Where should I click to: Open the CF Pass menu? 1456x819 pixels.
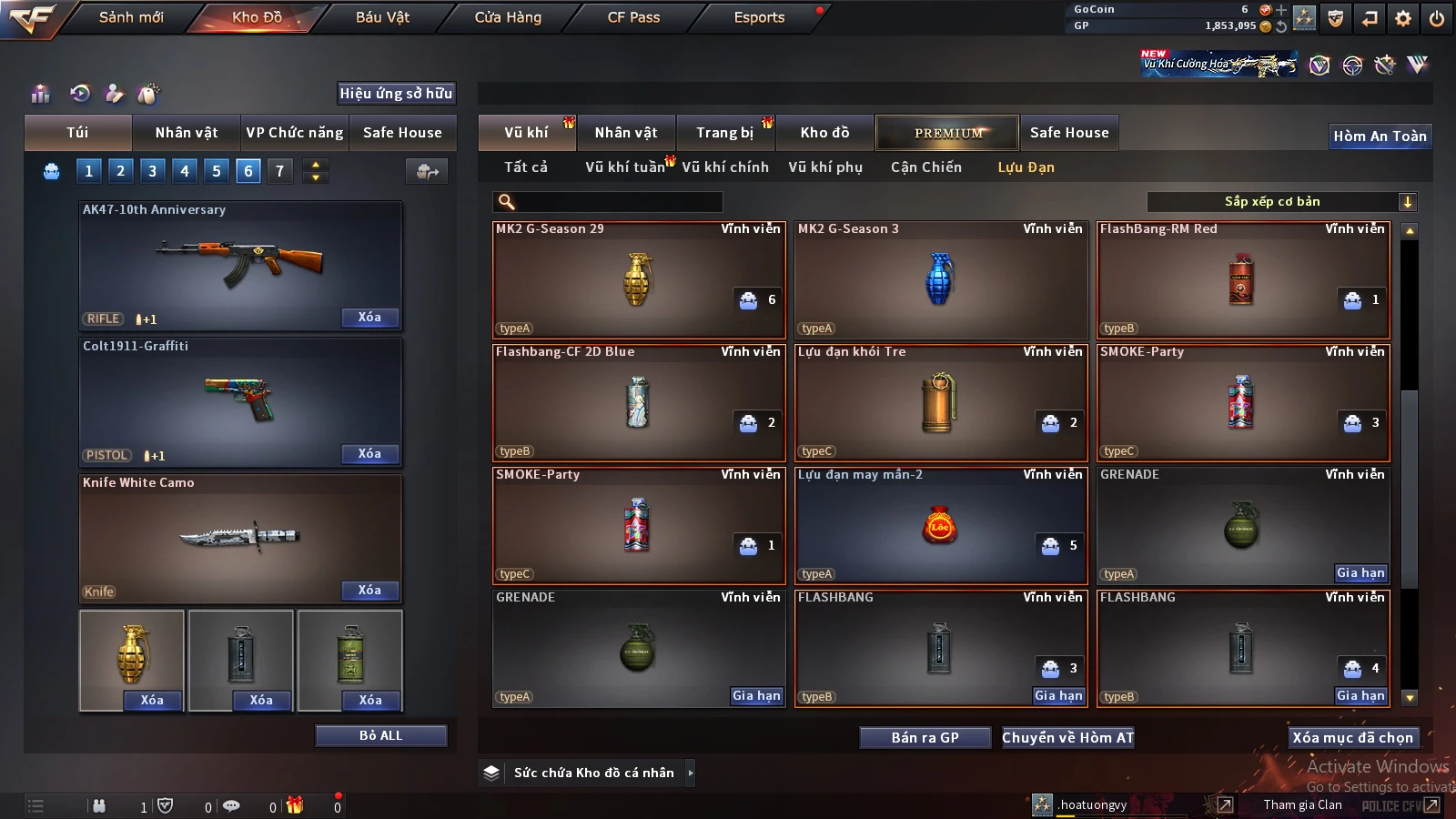pos(633,17)
